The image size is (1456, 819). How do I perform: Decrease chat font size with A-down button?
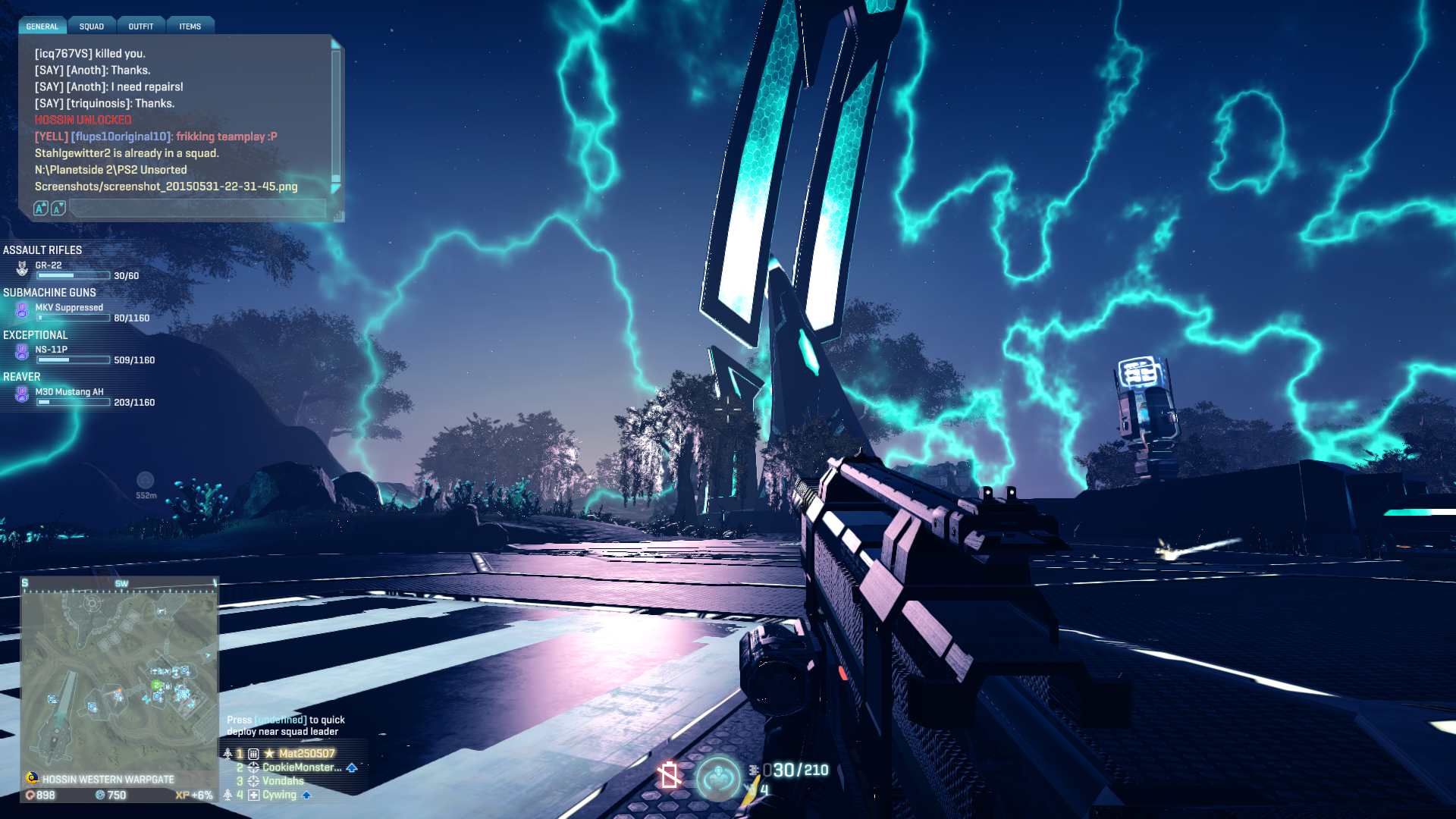[x=58, y=209]
